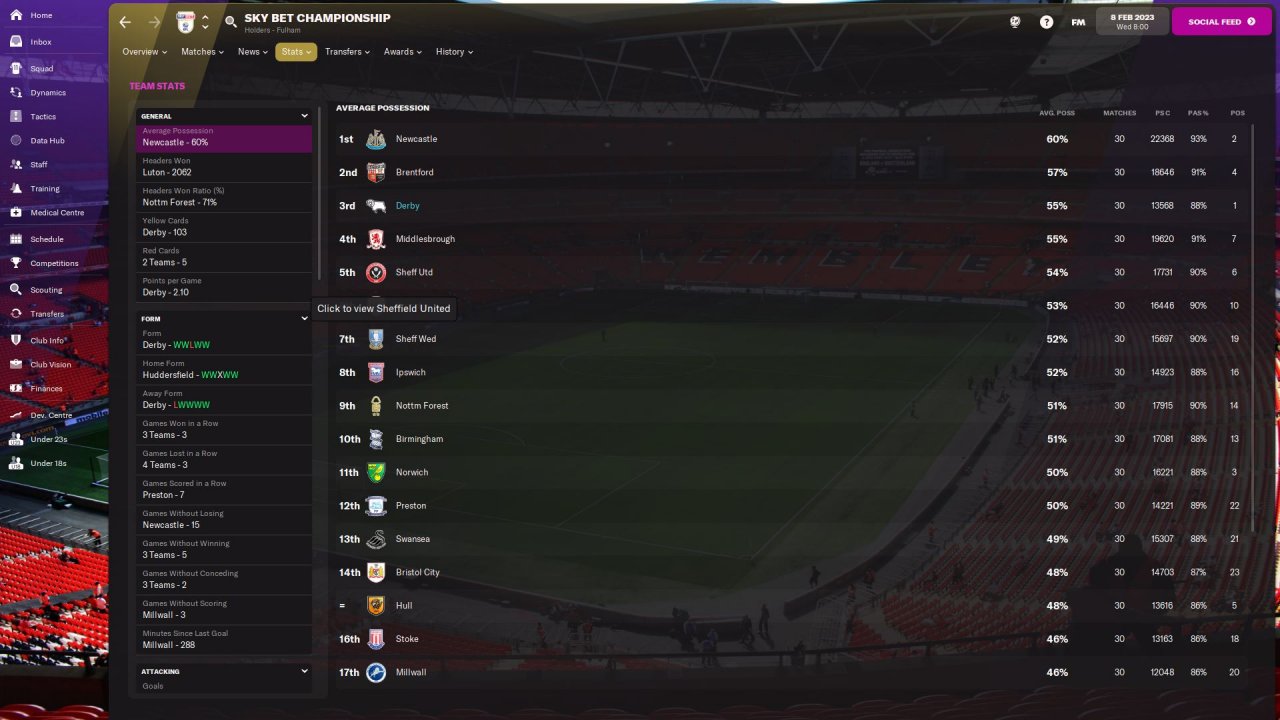Screen dimensions: 1280x720
Task: Expand the Matches menu
Action: pos(202,52)
